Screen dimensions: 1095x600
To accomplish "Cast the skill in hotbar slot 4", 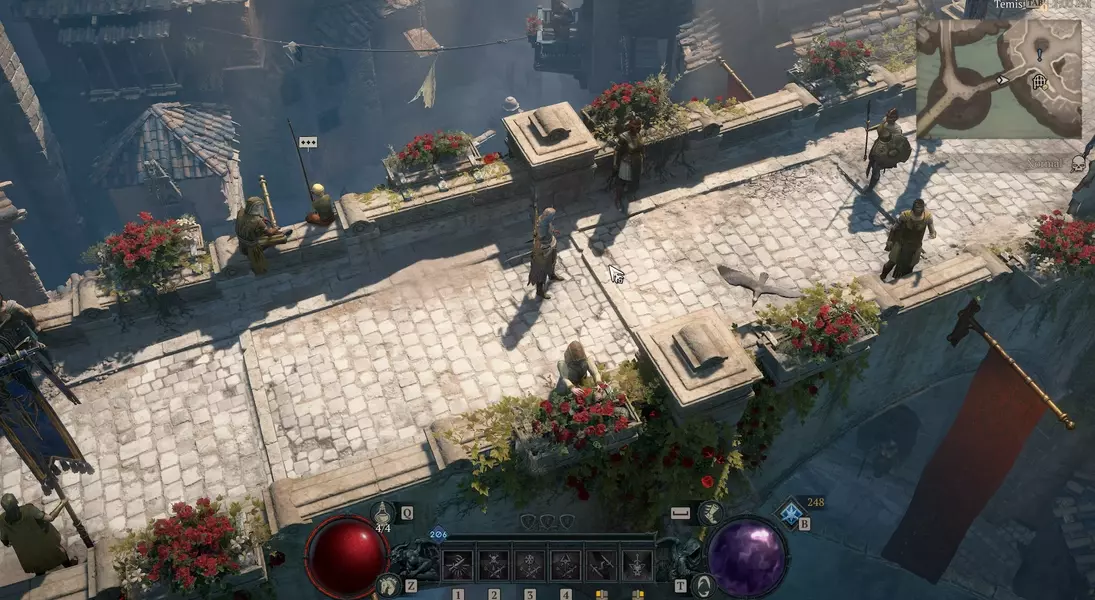I will point(565,566).
